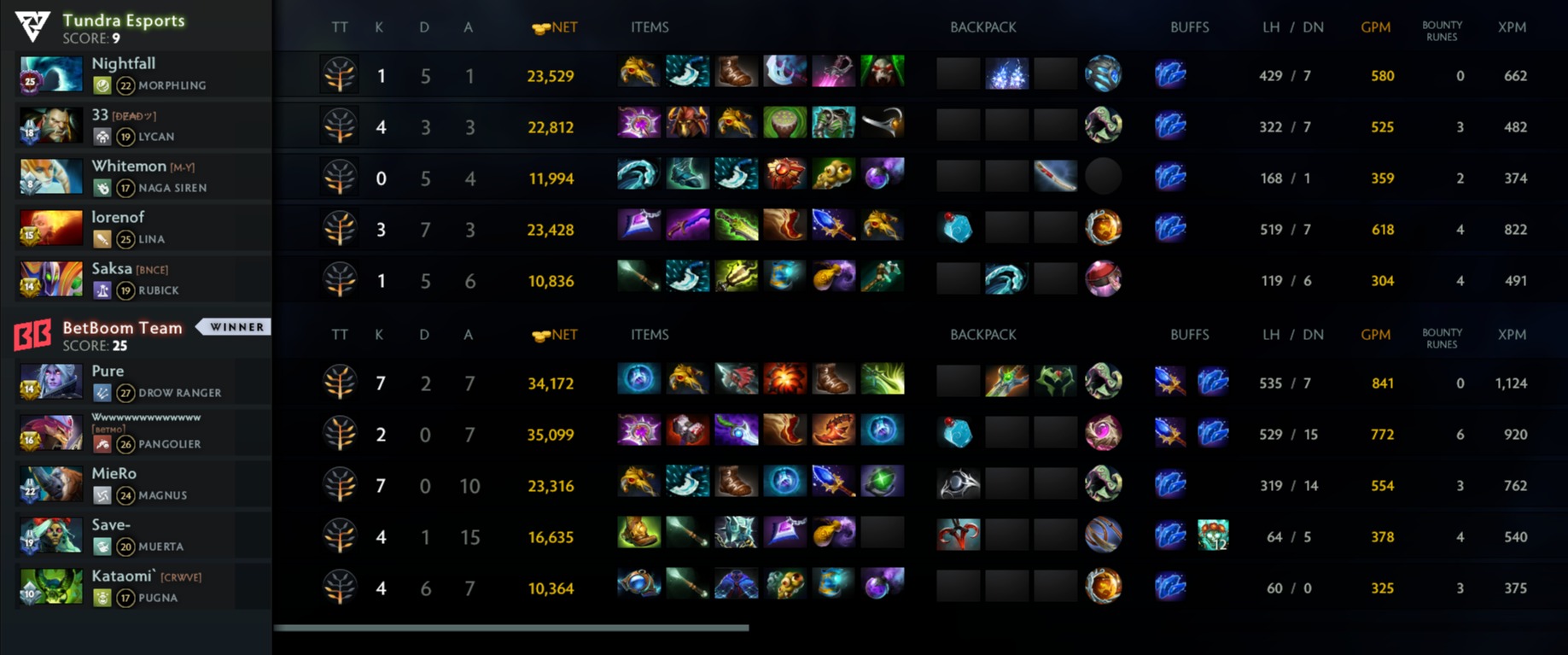This screenshot has width=1568, height=655.
Task: Click MieRo's Magnus hero portrait
Action: (50, 484)
